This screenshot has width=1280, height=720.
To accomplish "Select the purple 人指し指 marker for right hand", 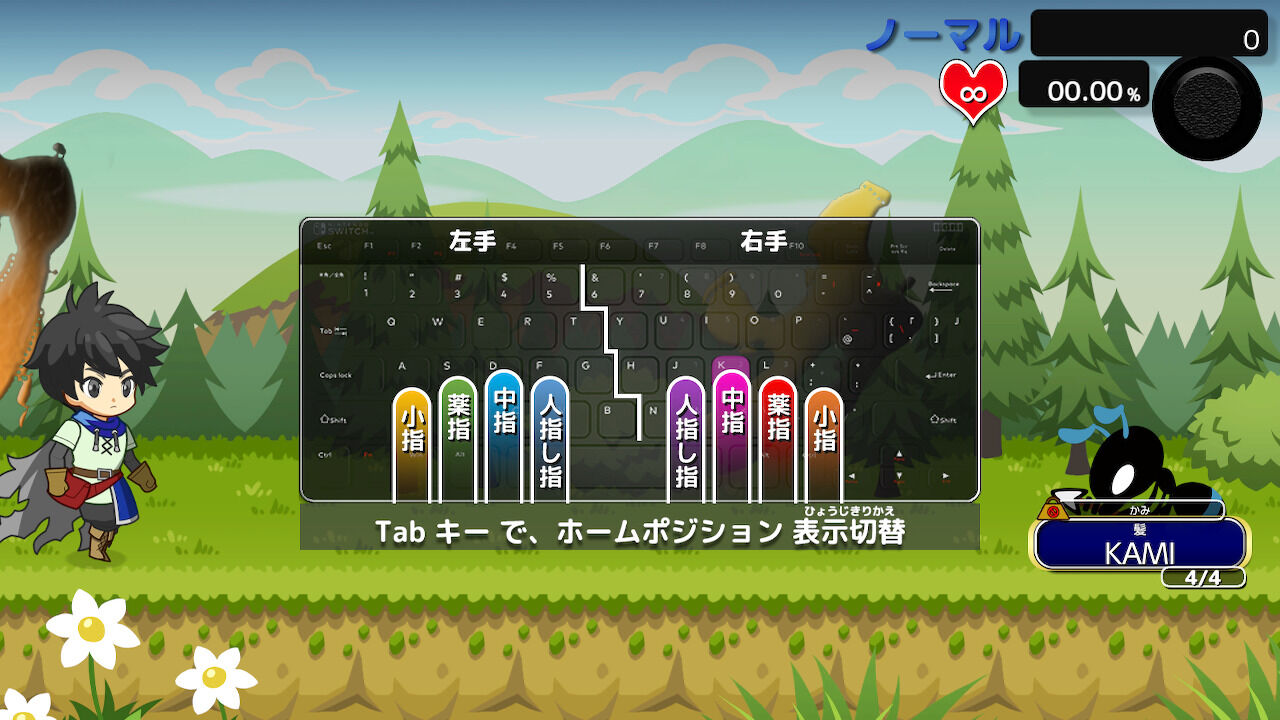I will point(686,440).
